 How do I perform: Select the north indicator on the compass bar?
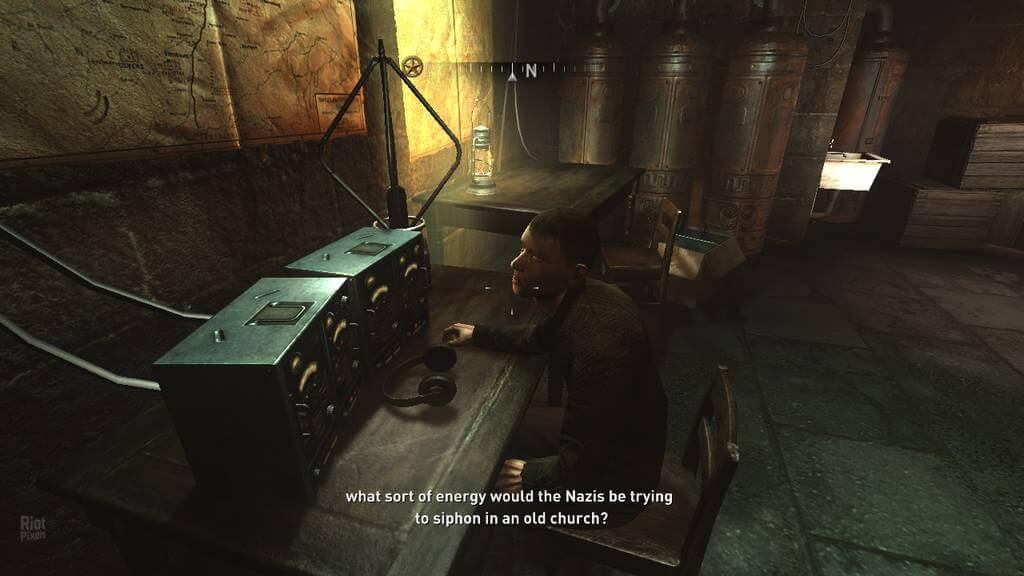[530, 70]
